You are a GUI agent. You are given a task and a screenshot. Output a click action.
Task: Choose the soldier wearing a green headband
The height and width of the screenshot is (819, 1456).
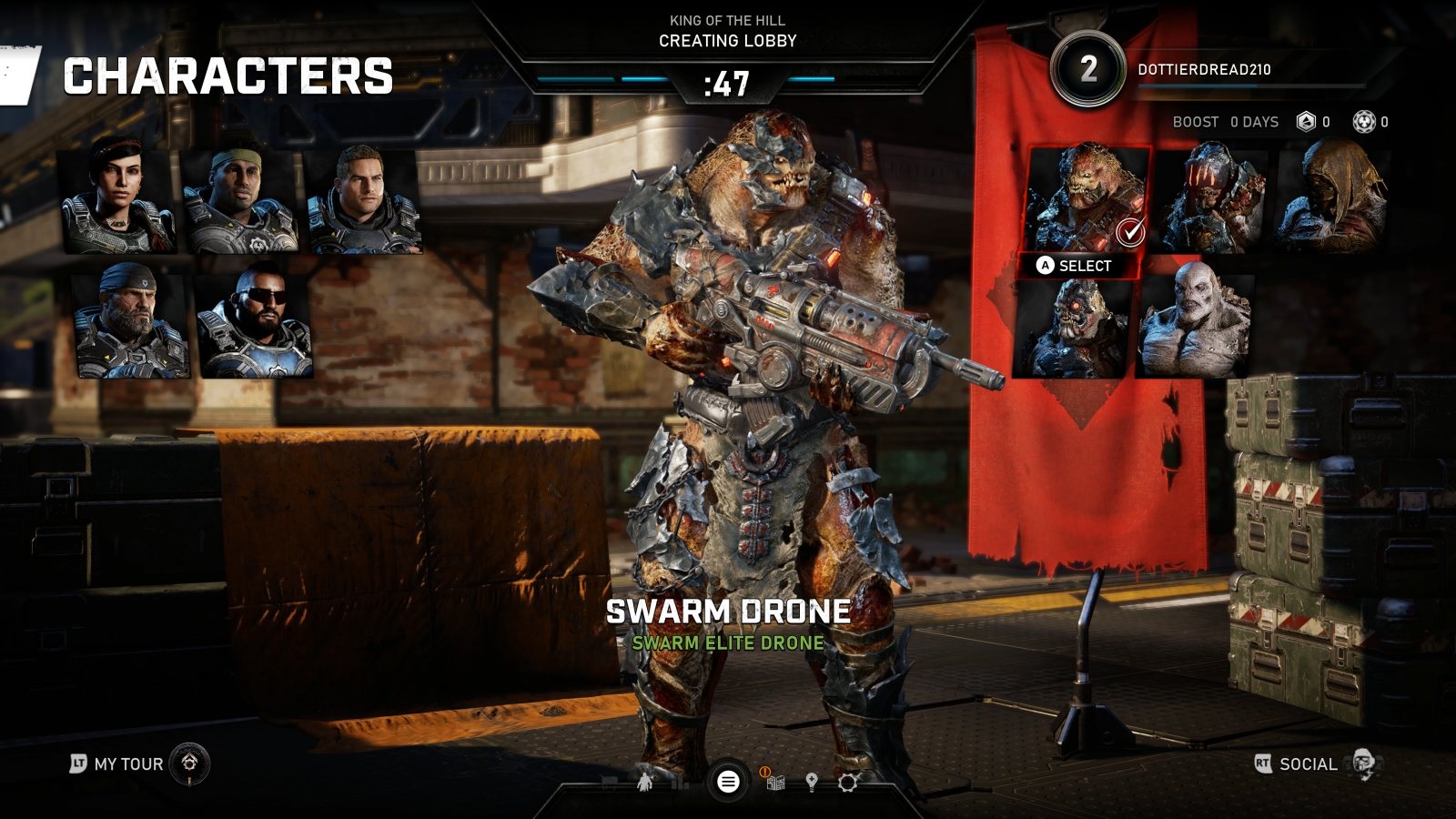coord(239,200)
